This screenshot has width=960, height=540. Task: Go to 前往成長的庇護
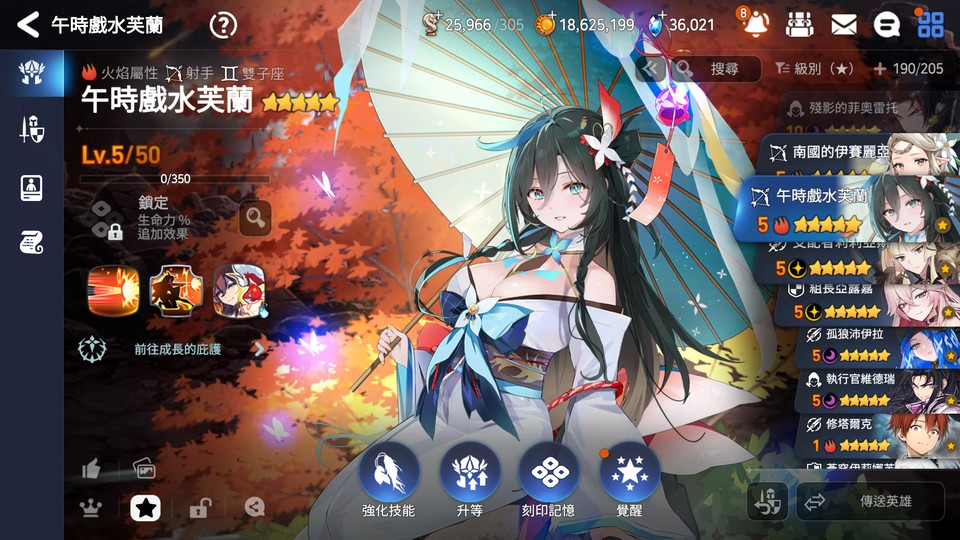[x=175, y=349]
